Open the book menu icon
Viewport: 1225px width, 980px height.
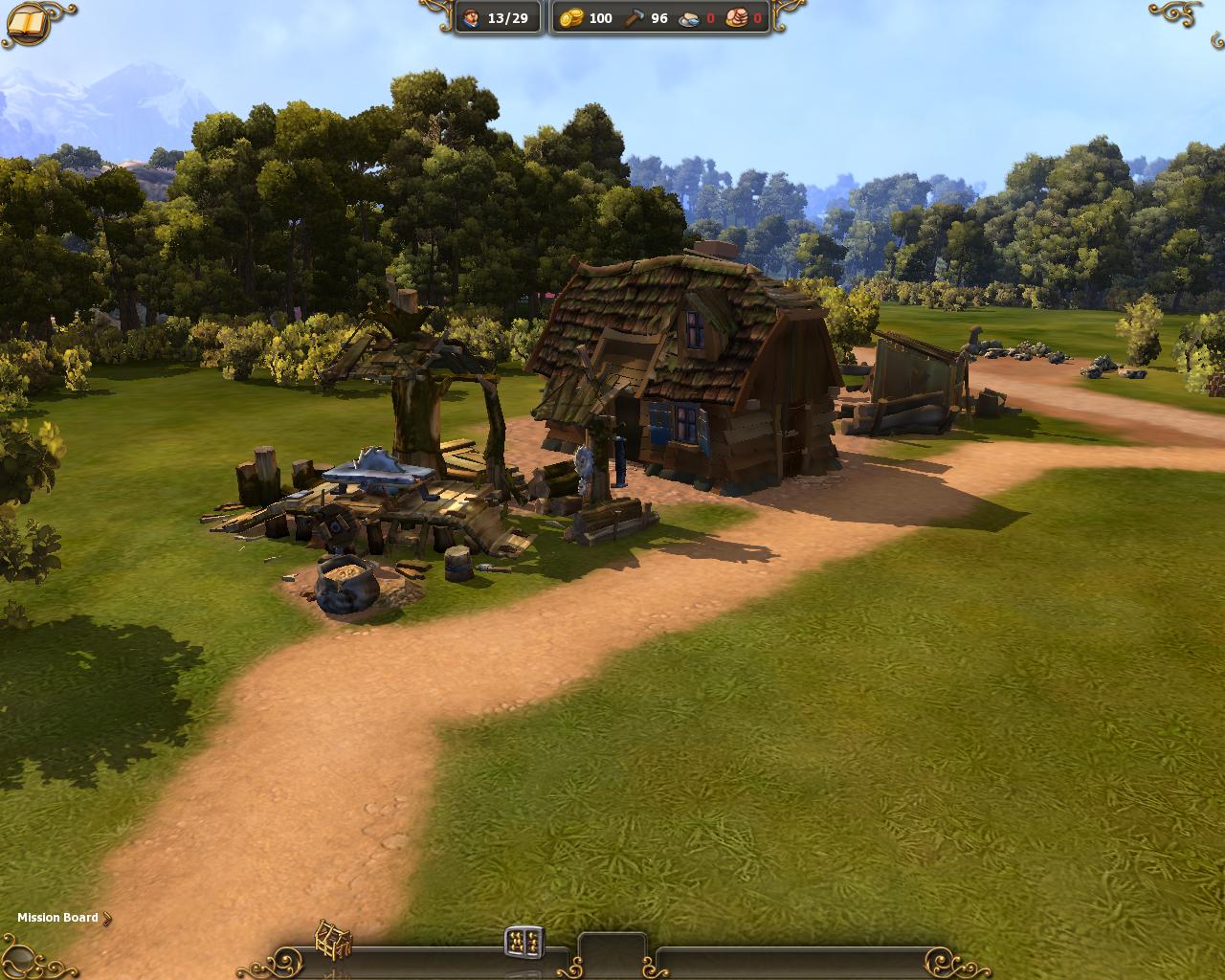29,23
